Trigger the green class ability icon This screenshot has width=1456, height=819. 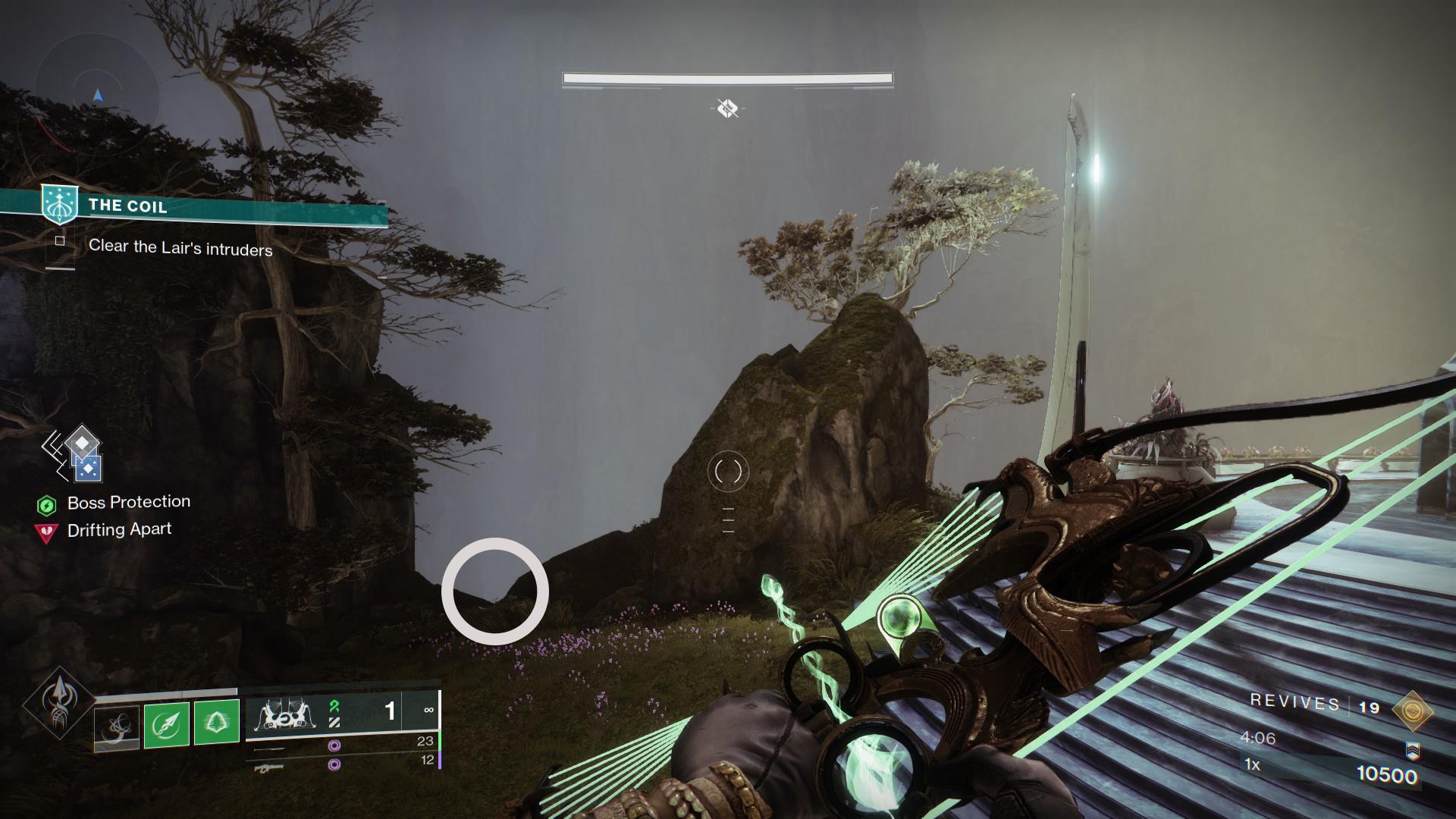coord(216,723)
